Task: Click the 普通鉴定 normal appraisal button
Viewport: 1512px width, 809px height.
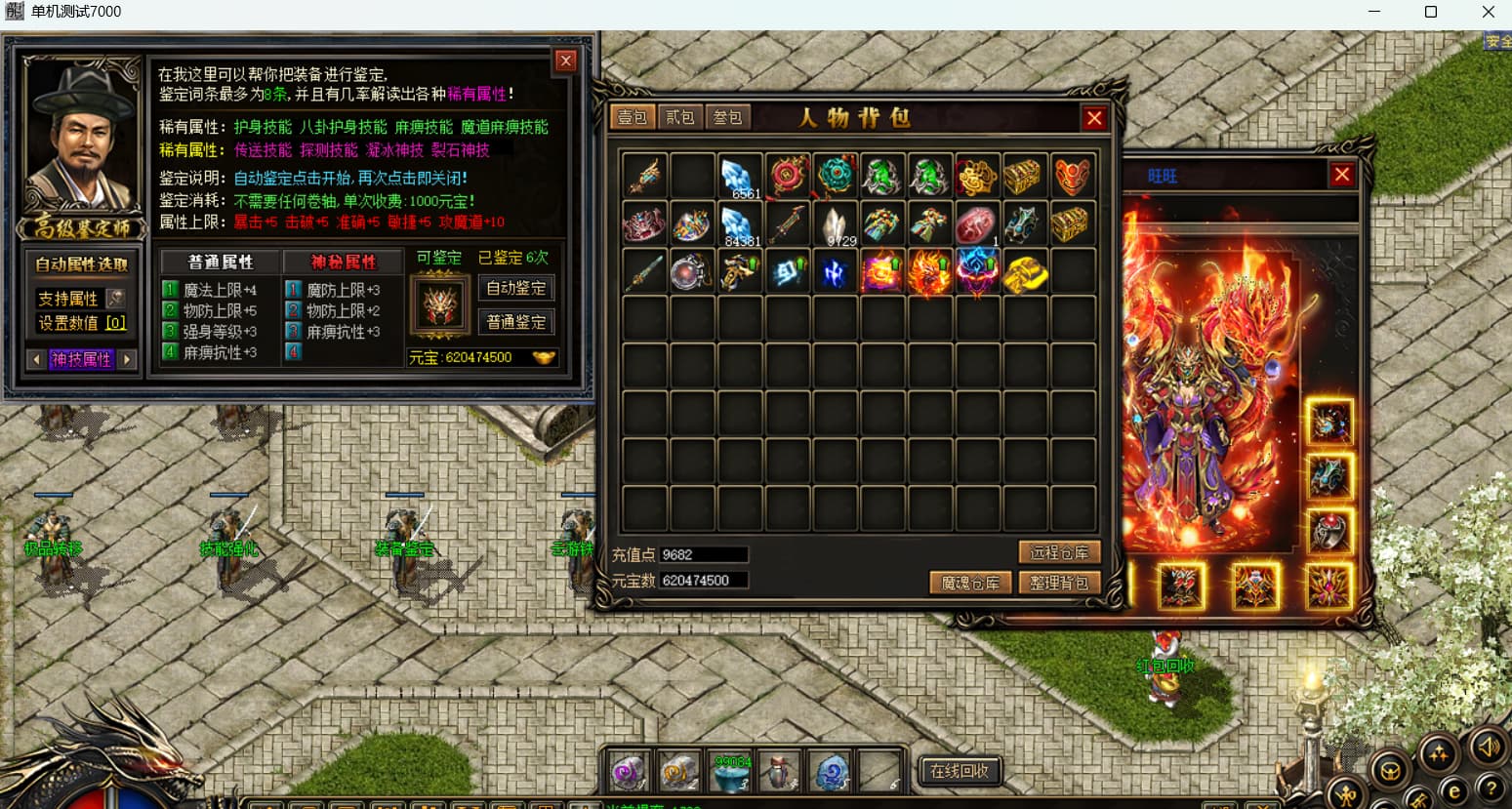Action: point(516,323)
